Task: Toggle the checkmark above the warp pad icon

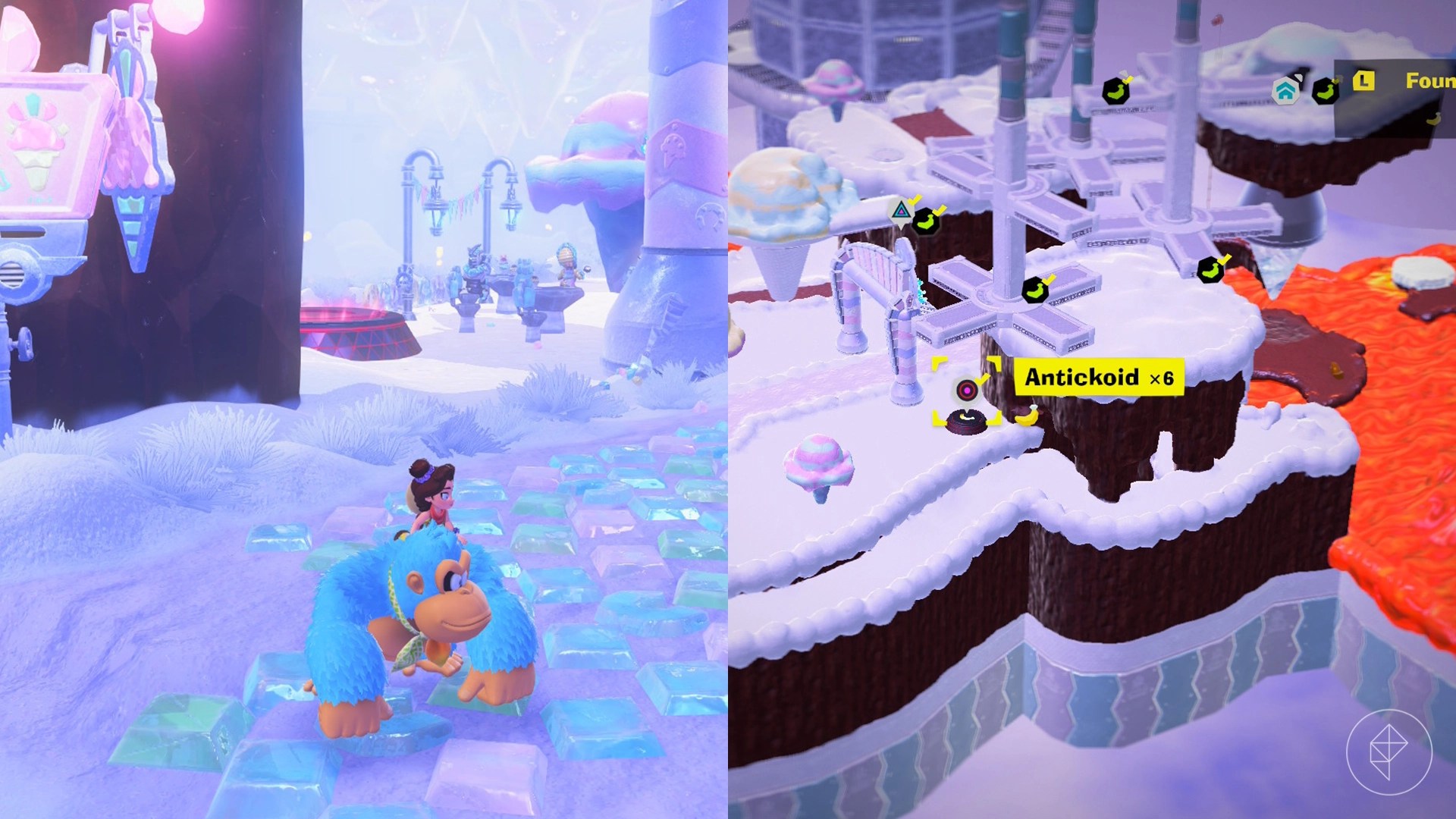Action: tap(915, 199)
